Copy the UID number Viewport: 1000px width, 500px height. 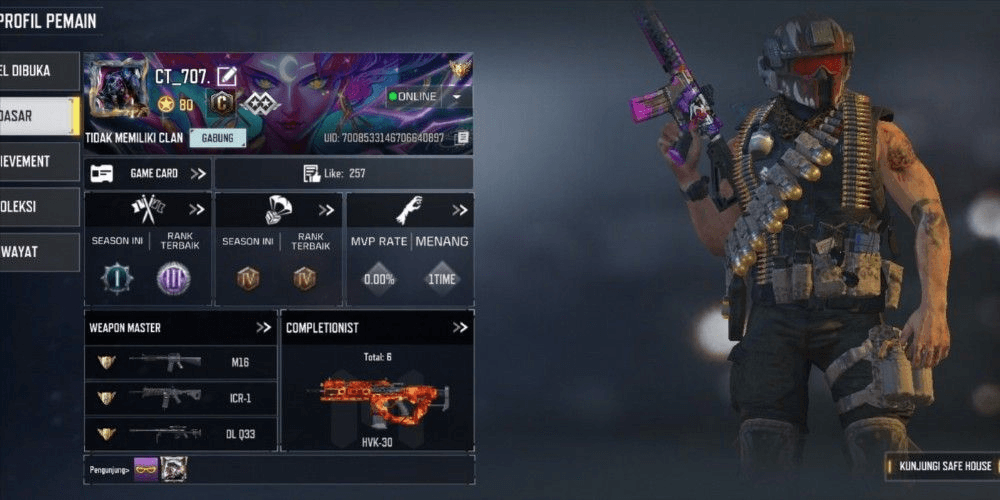click(x=462, y=138)
